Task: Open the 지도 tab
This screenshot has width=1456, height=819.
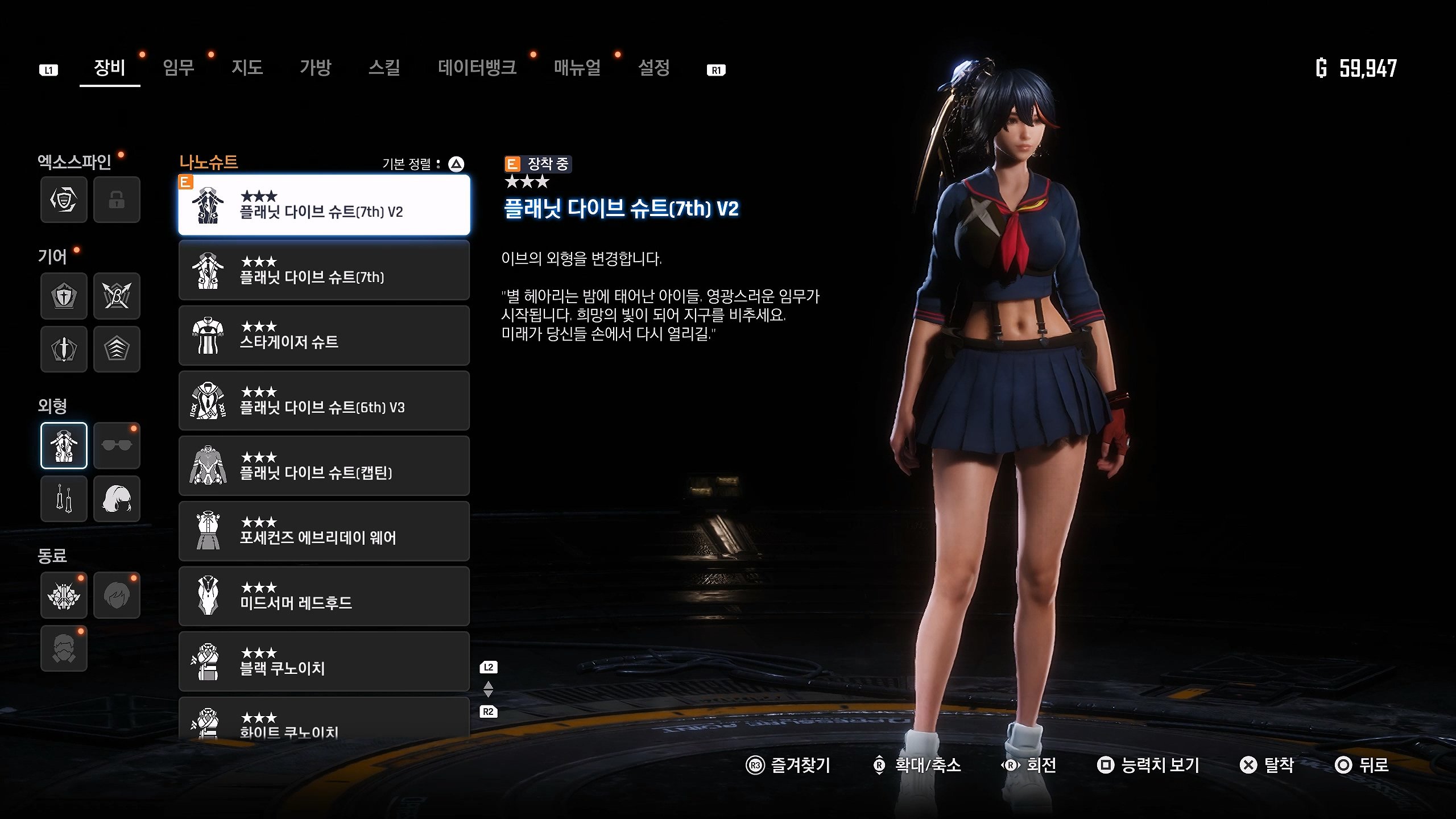Action: 247,68
